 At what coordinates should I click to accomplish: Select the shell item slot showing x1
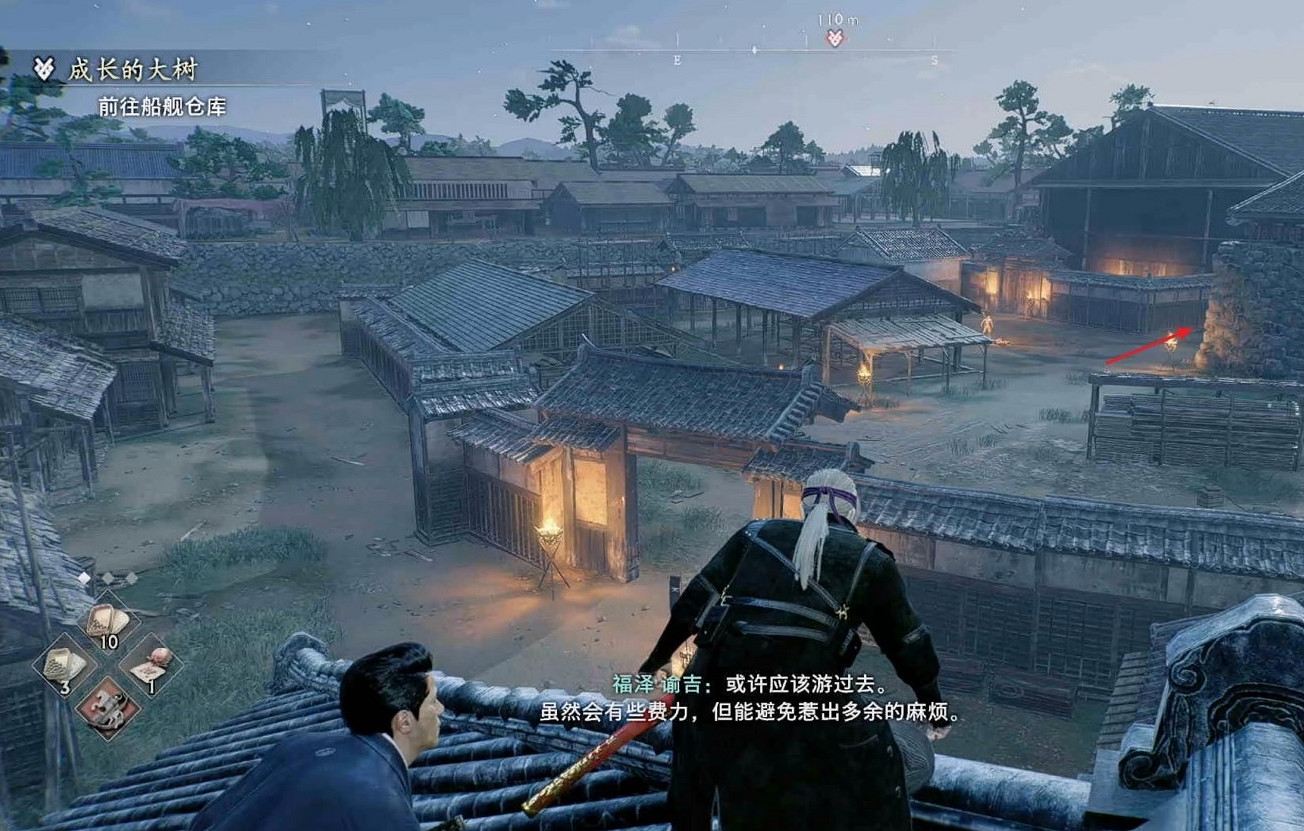151,664
